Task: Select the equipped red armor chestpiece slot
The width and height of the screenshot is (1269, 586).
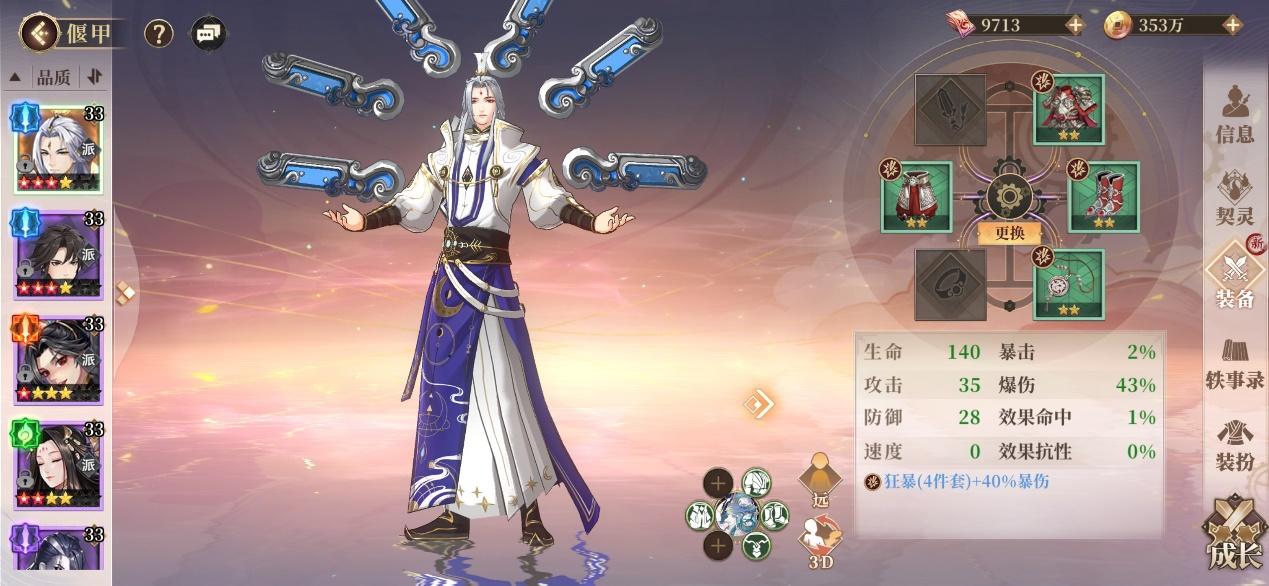Action: [1068, 110]
